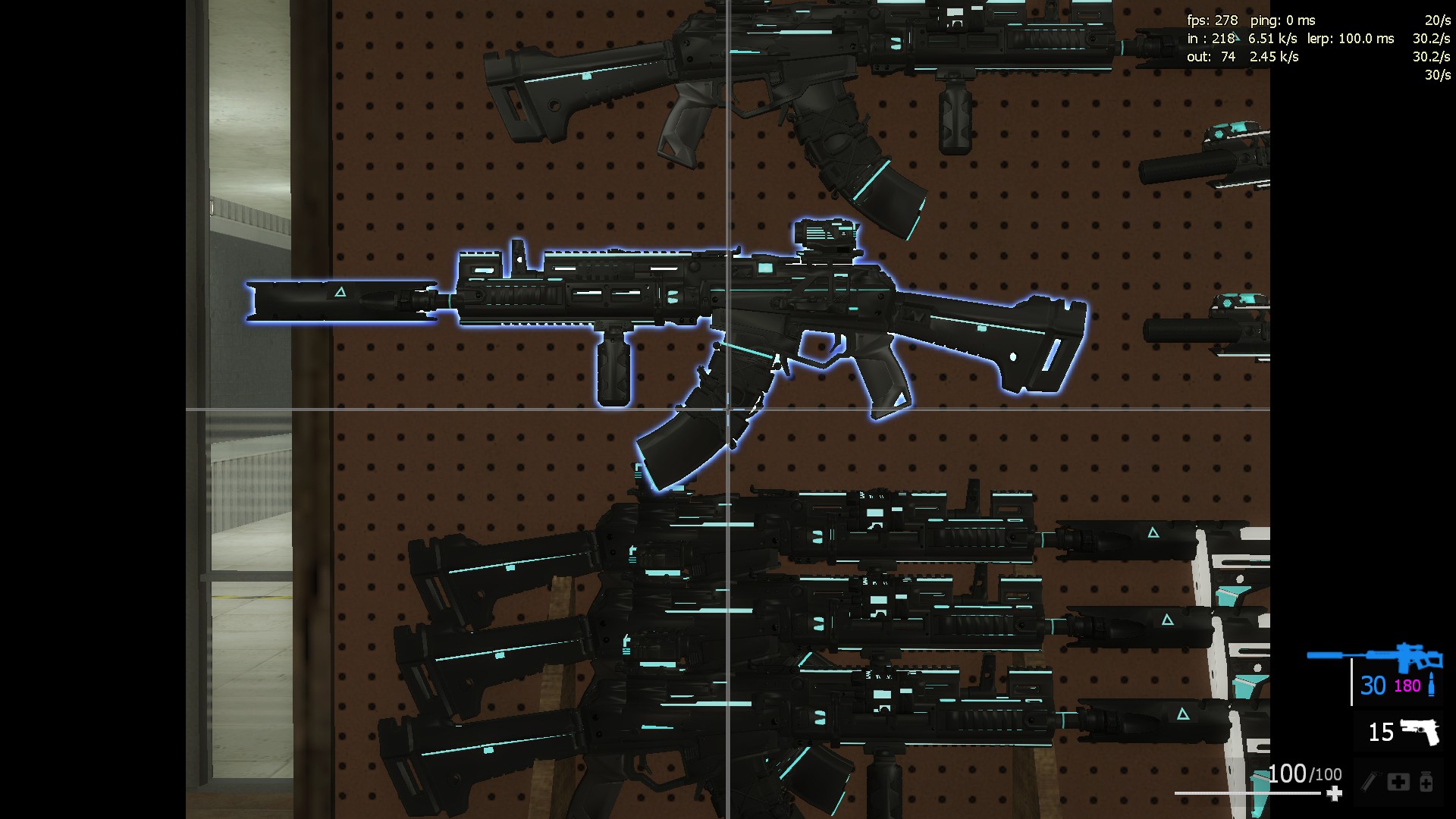
Task: Click the white pistol icon next to 15
Action: click(1421, 732)
